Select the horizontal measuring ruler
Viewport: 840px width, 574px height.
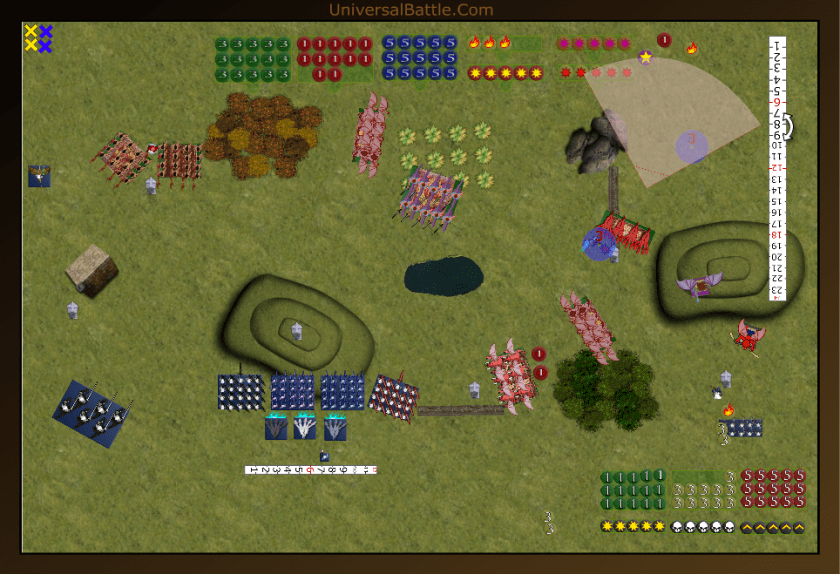coord(310,469)
